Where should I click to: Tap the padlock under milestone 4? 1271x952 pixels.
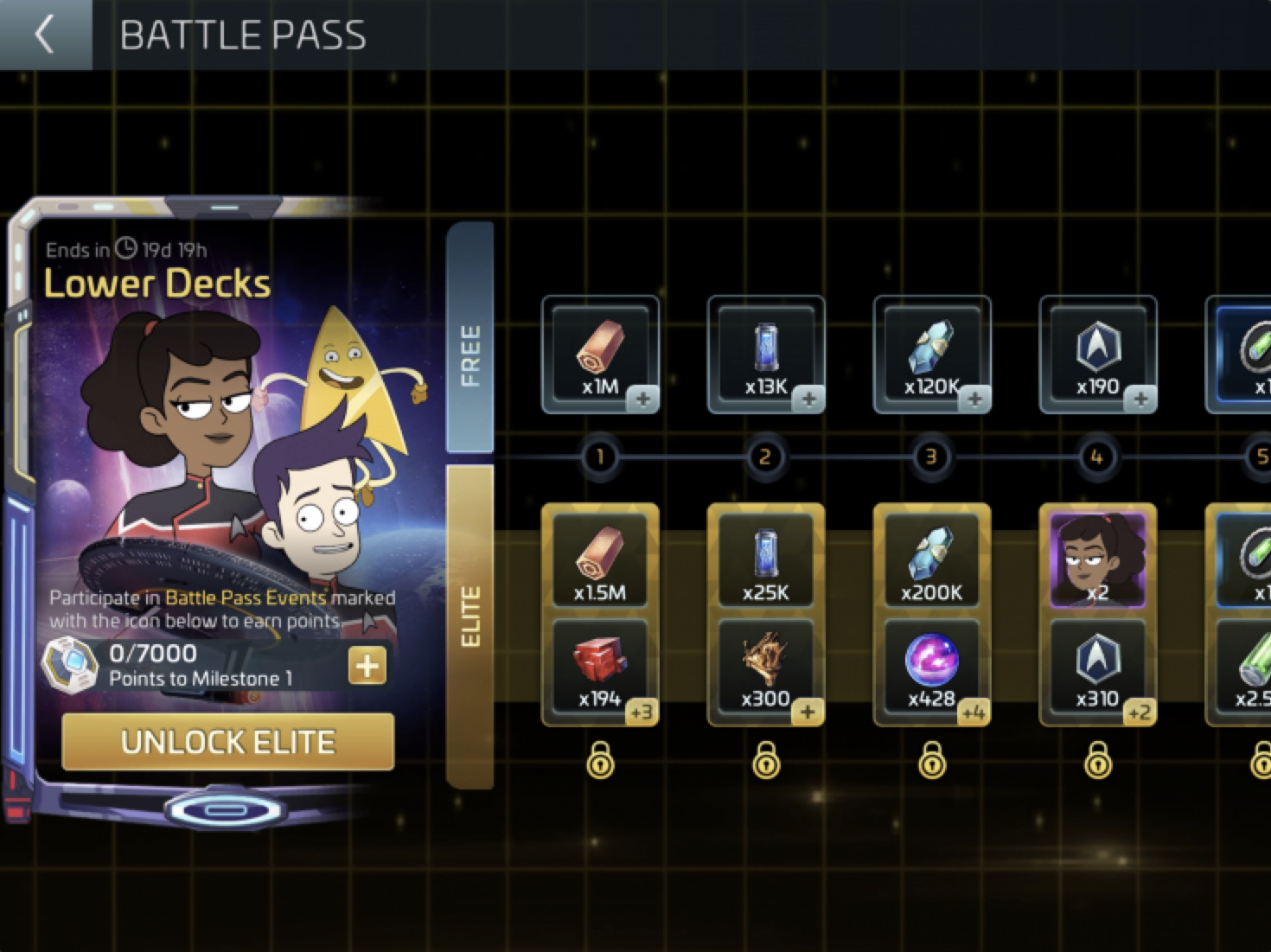click(1098, 761)
